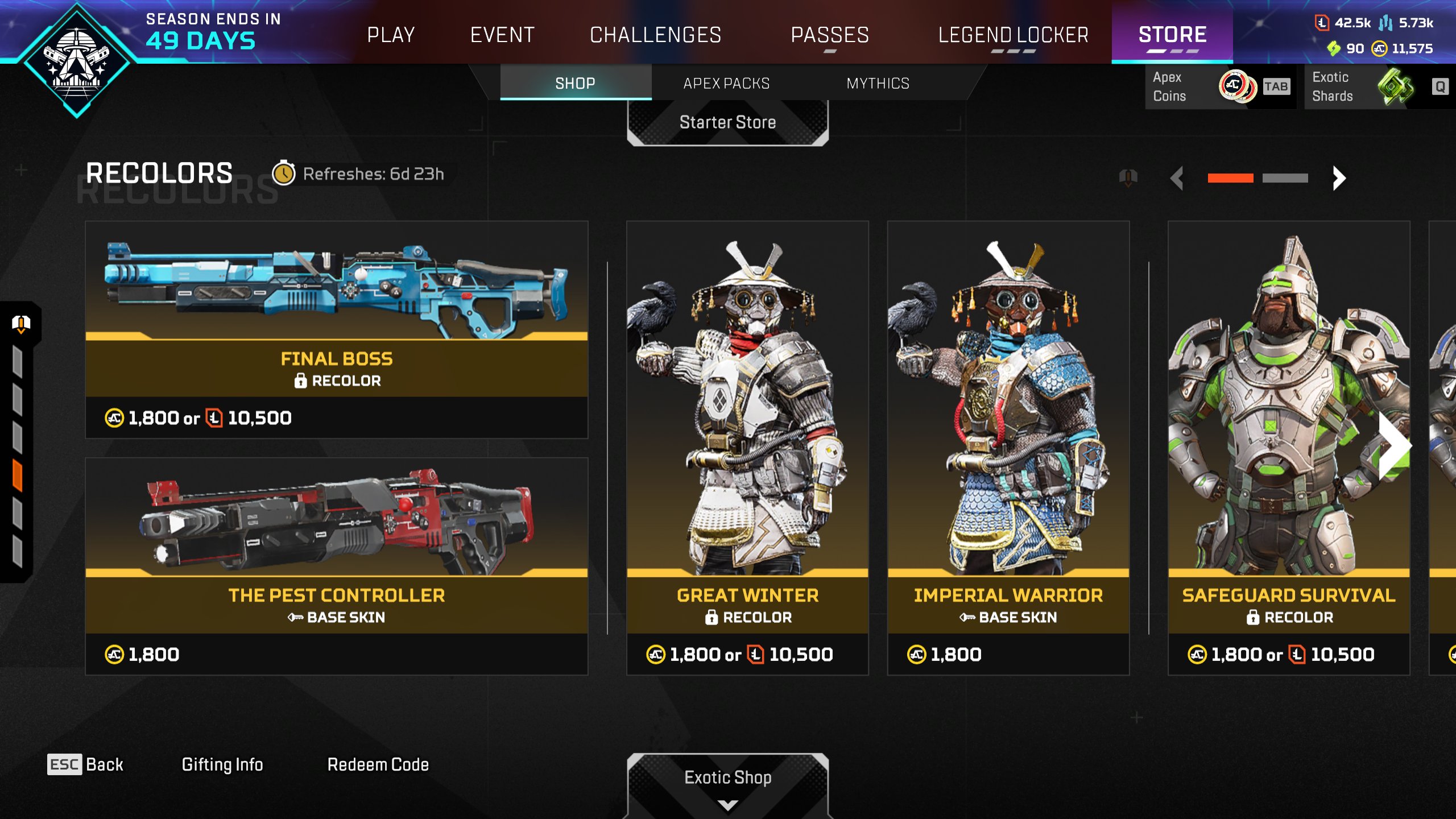Switch to the Event tab
The image size is (1456, 819).
[x=502, y=35]
